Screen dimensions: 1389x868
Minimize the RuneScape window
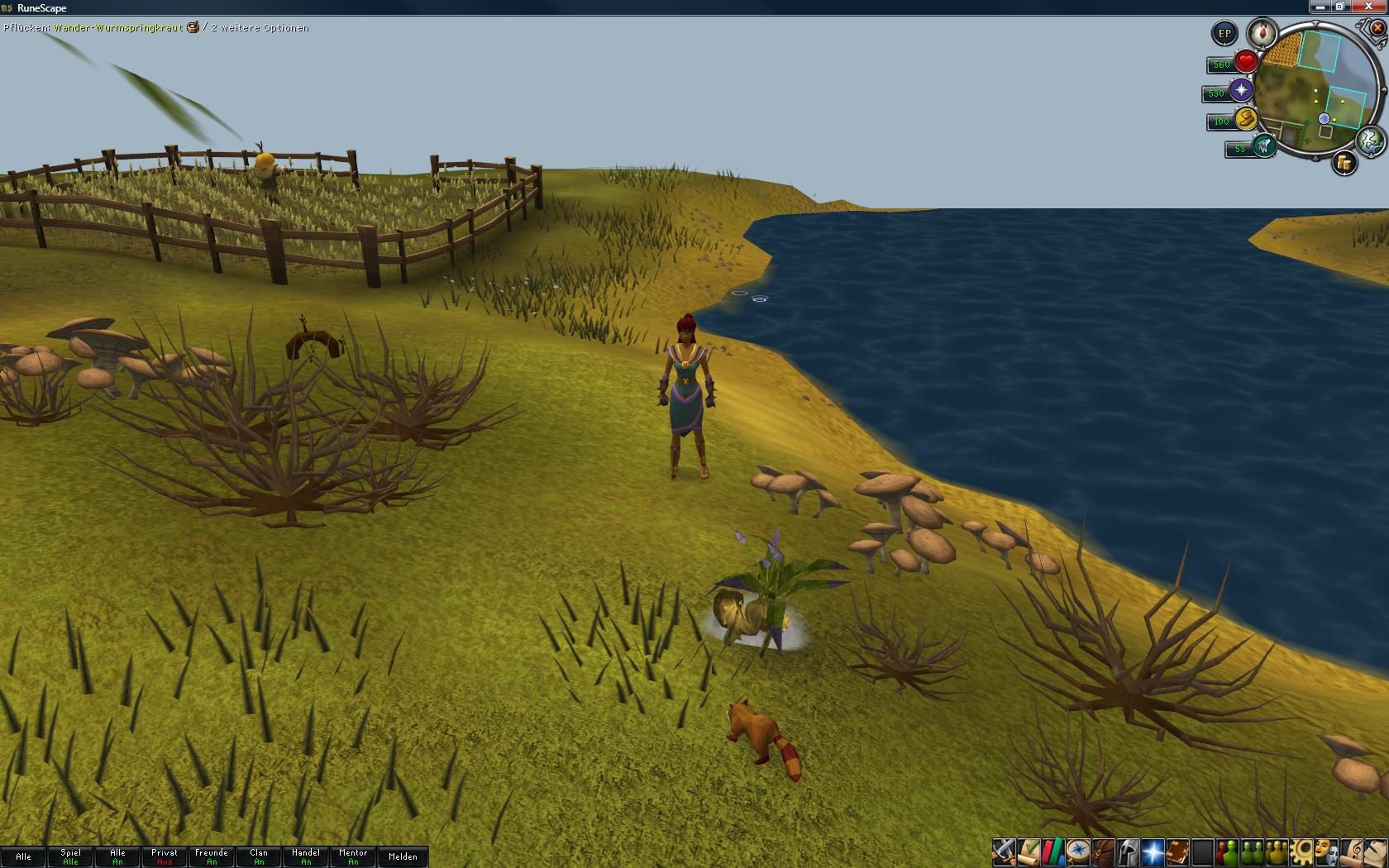[x=1320, y=7]
